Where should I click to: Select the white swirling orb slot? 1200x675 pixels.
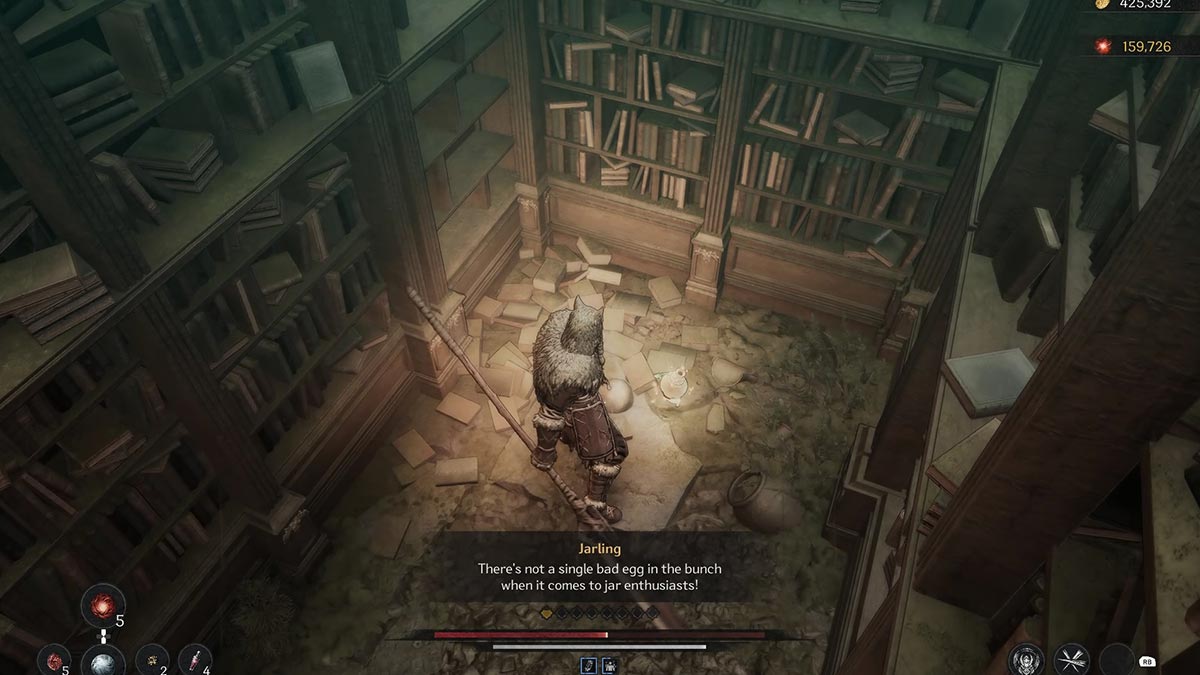pos(104,662)
